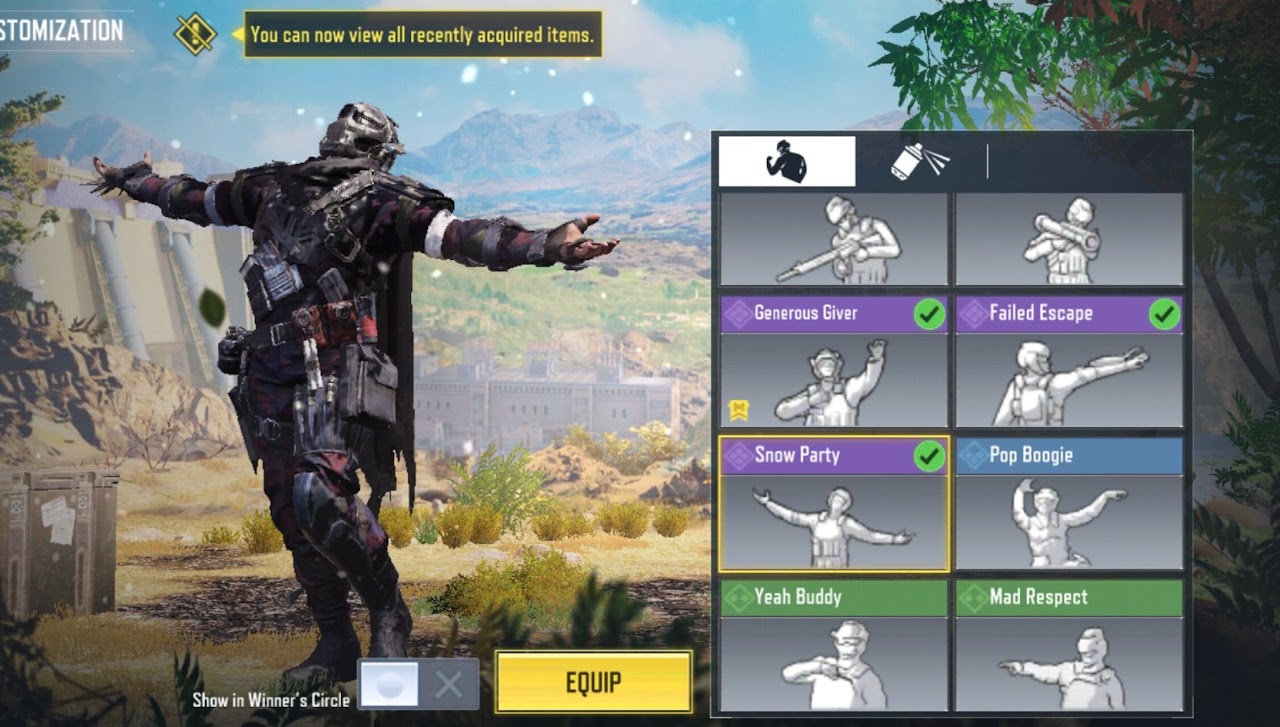
Task: Click the green checkmark on Generous Giver
Action: pyautogui.click(x=930, y=313)
